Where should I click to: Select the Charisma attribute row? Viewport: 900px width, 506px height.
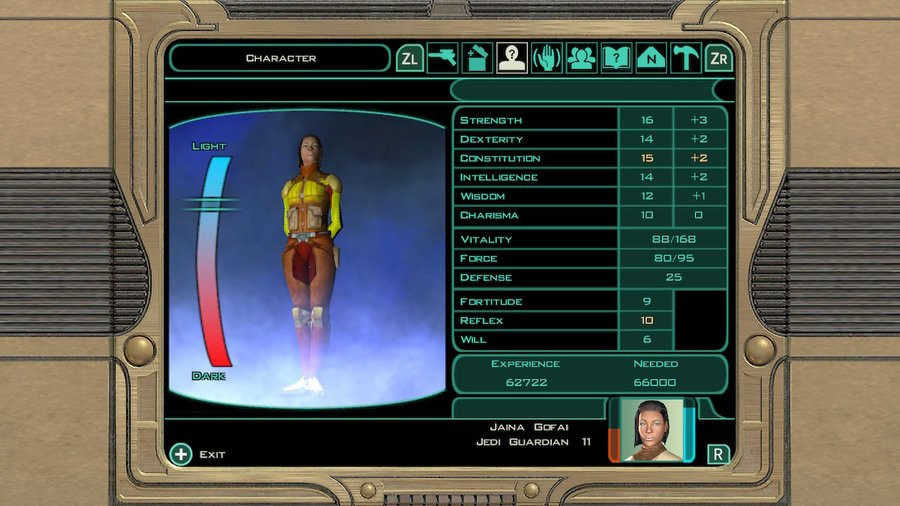coord(536,215)
